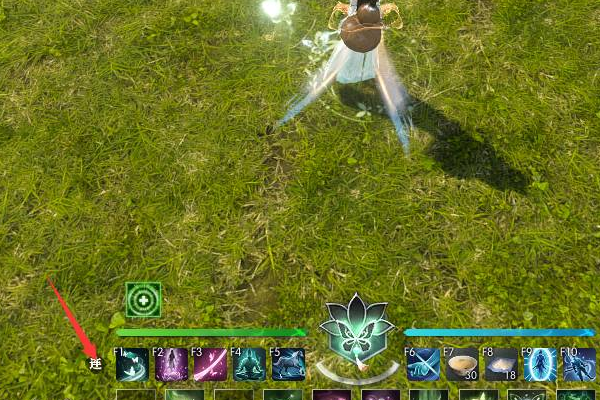This screenshot has width=600, height=400.
Task: Click the green cross buff icon
Action: coord(143,299)
